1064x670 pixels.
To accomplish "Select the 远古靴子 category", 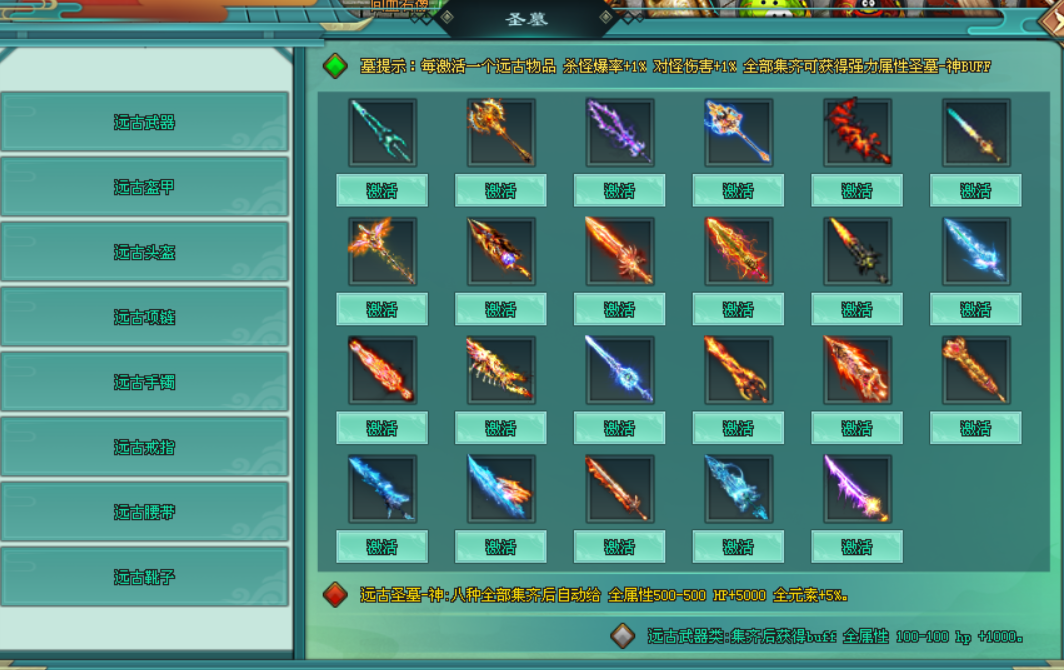I will tap(144, 577).
